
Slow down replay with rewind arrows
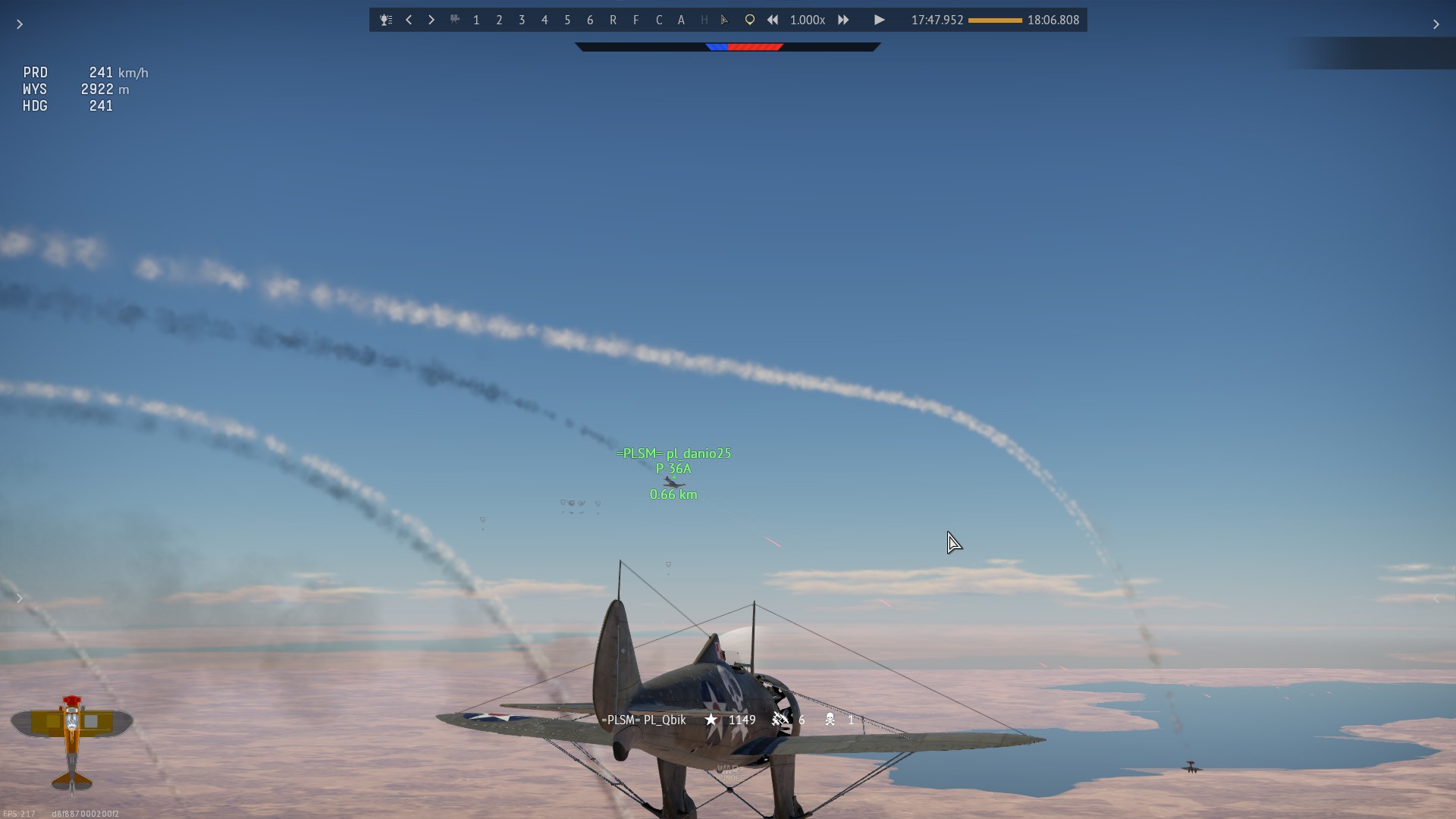pyautogui.click(x=773, y=20)
